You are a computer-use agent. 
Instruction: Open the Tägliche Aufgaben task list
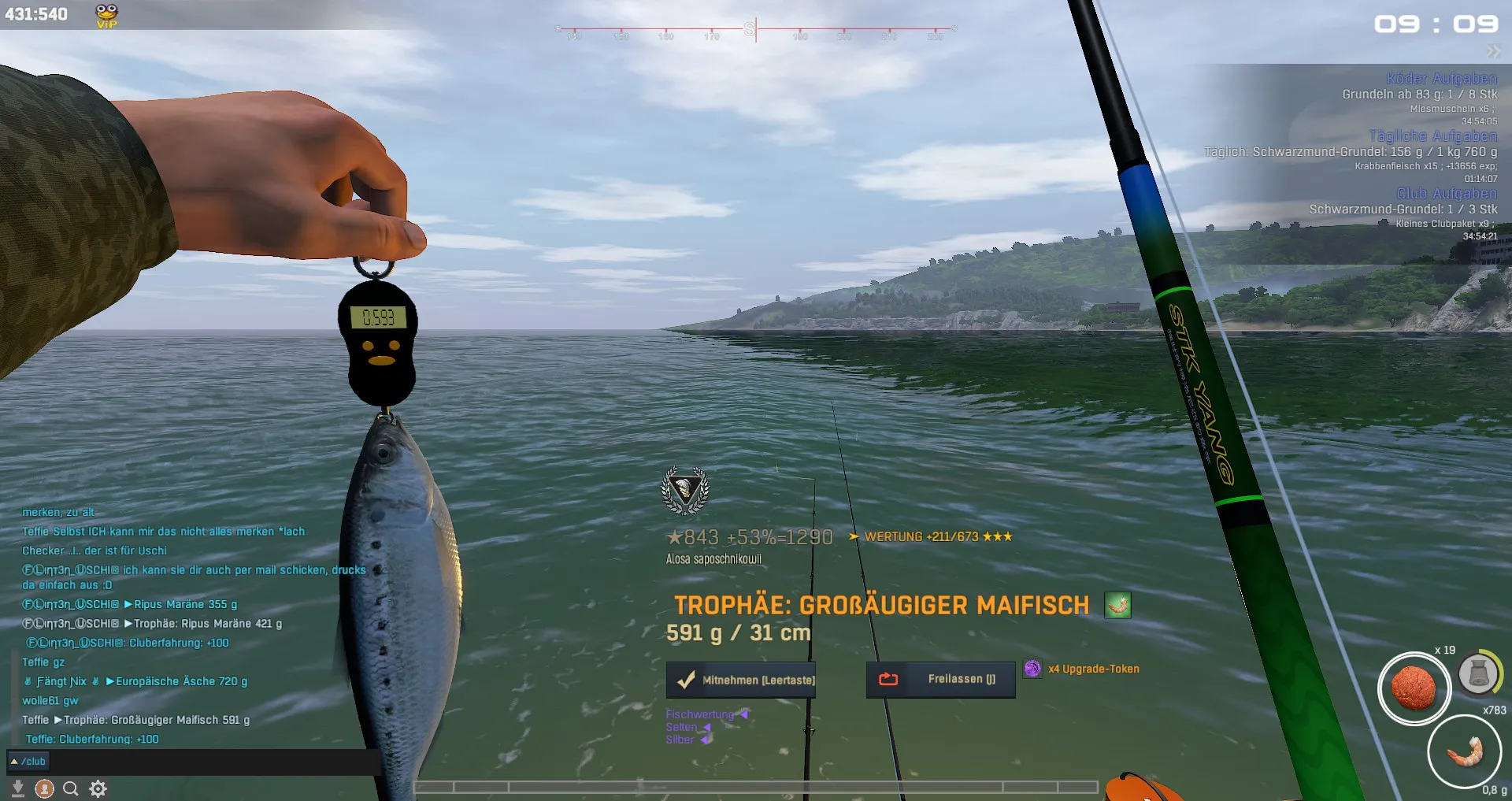click(x=1432, y=135)
